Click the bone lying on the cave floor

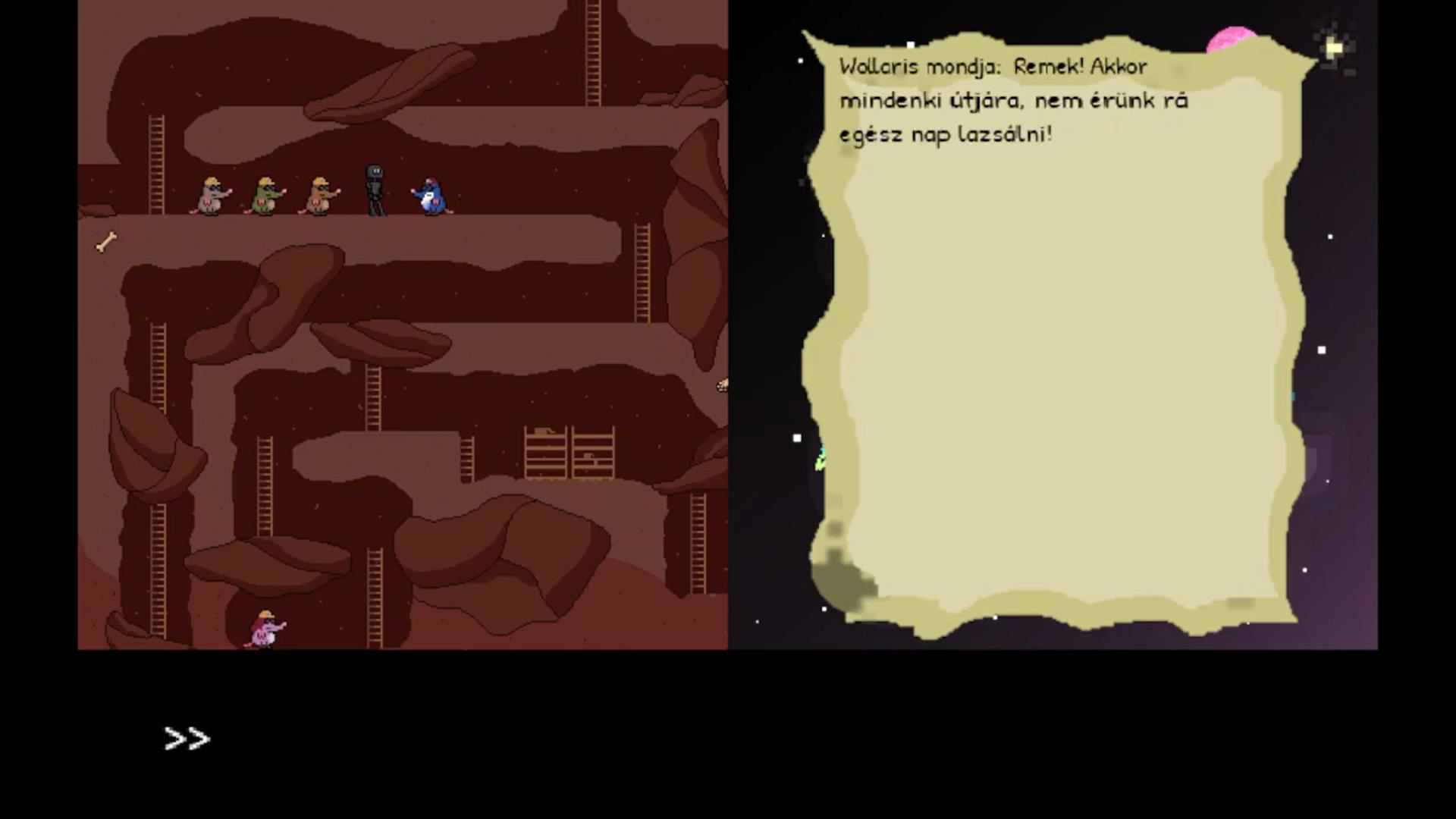click(106, 241)
